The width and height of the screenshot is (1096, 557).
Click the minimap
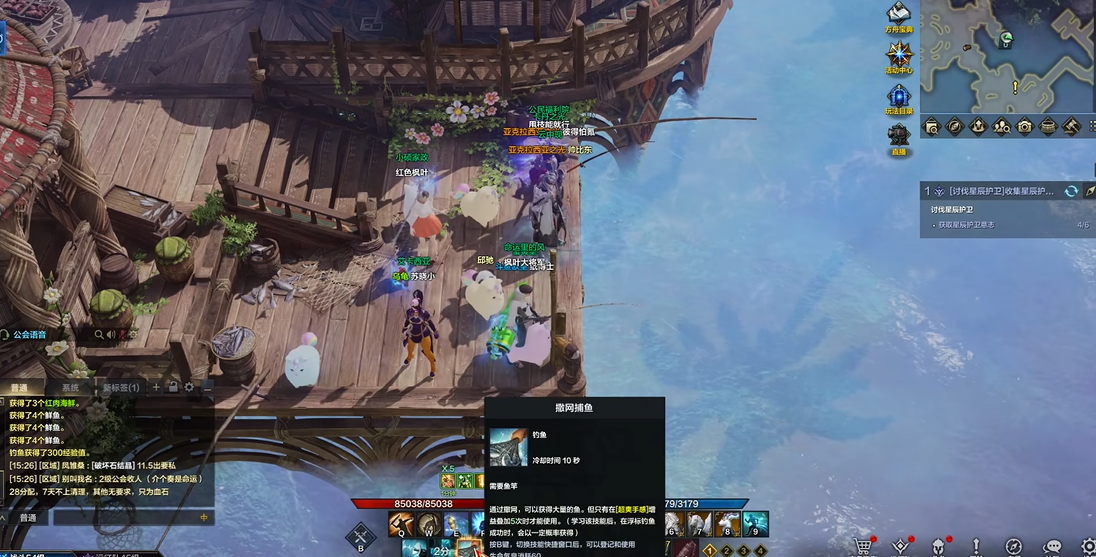(x=1007, y=55)
